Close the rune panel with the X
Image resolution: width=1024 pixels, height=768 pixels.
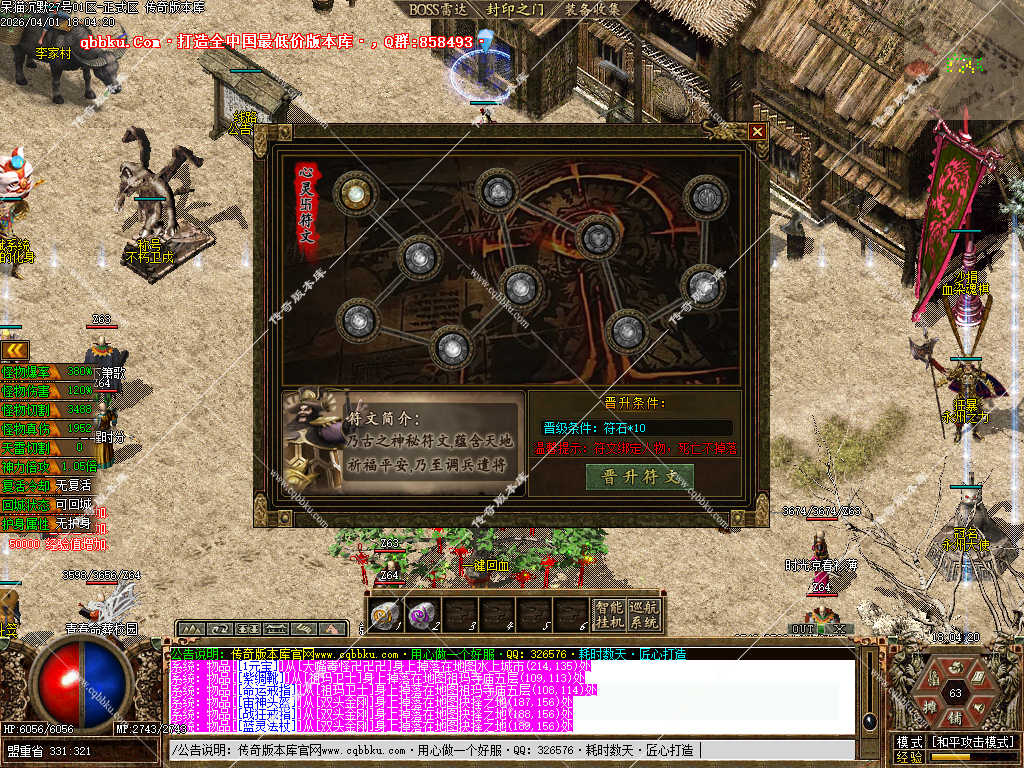point(757,131)
